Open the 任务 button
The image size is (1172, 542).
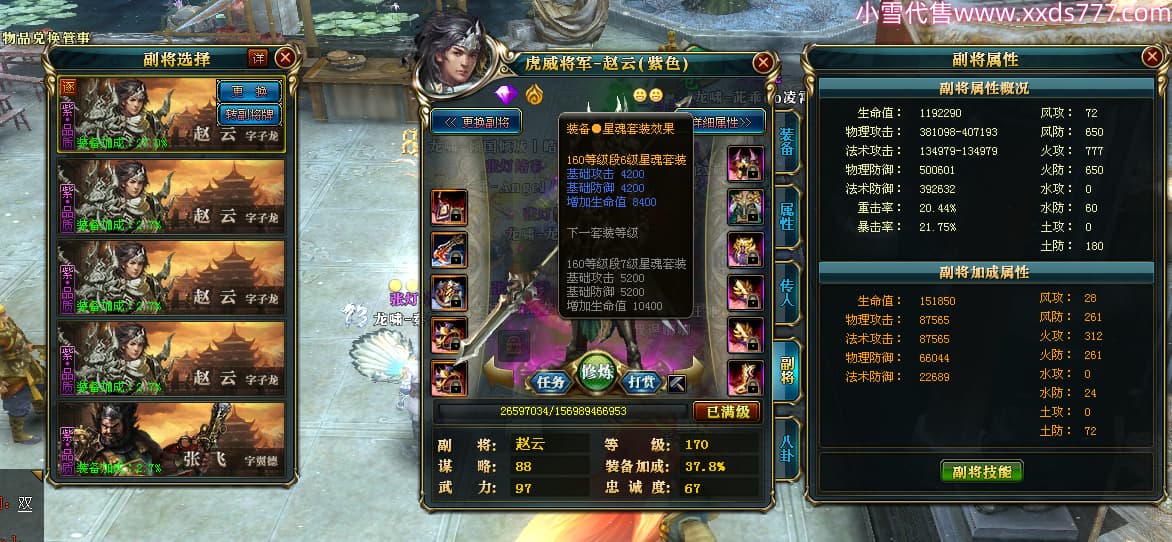(x=550, y=381)
